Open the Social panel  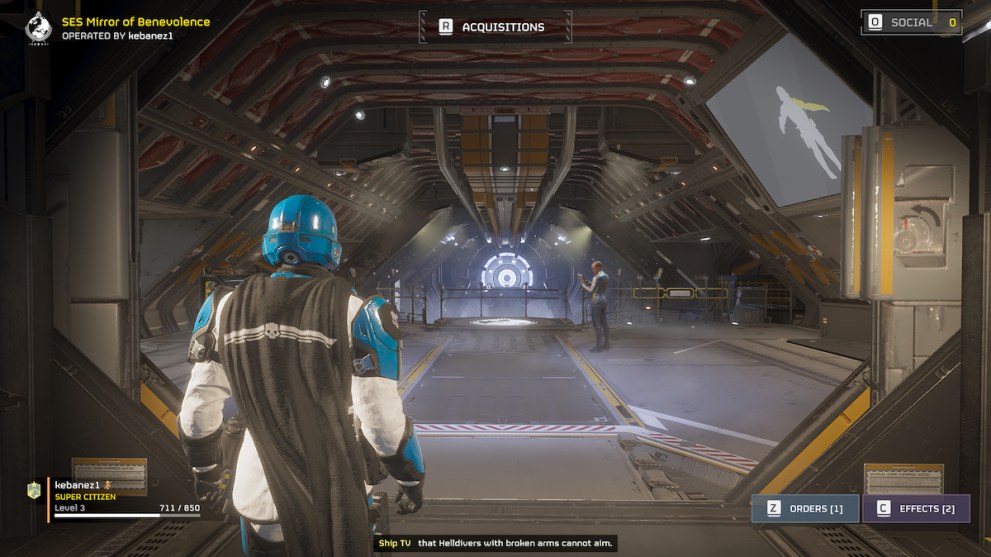(911, 22)
